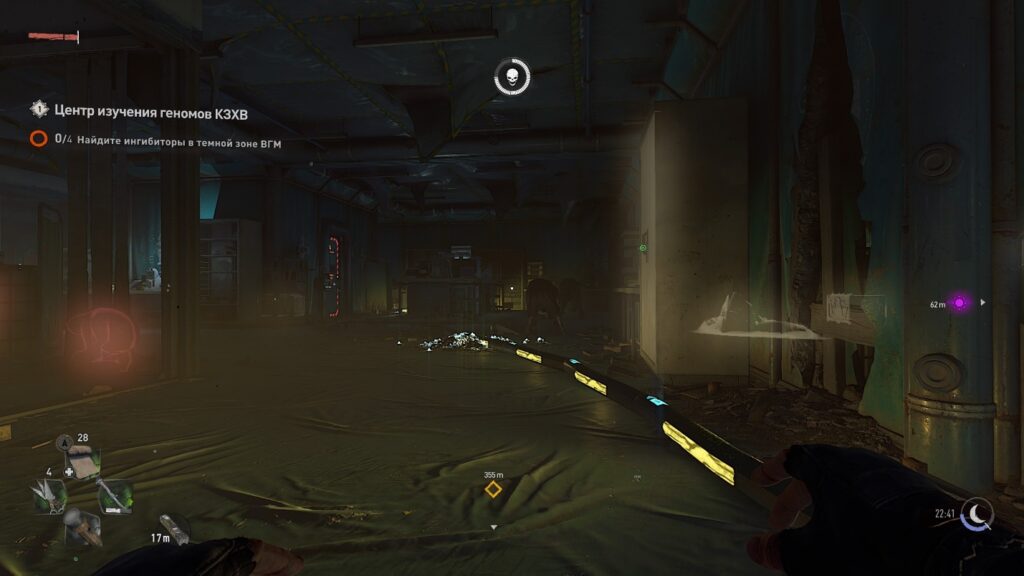Select the purple marker at 62 m
Image resolution: width=1024 pixels, height=576 pixels.
pyautogui.click(x=960, y=302)
